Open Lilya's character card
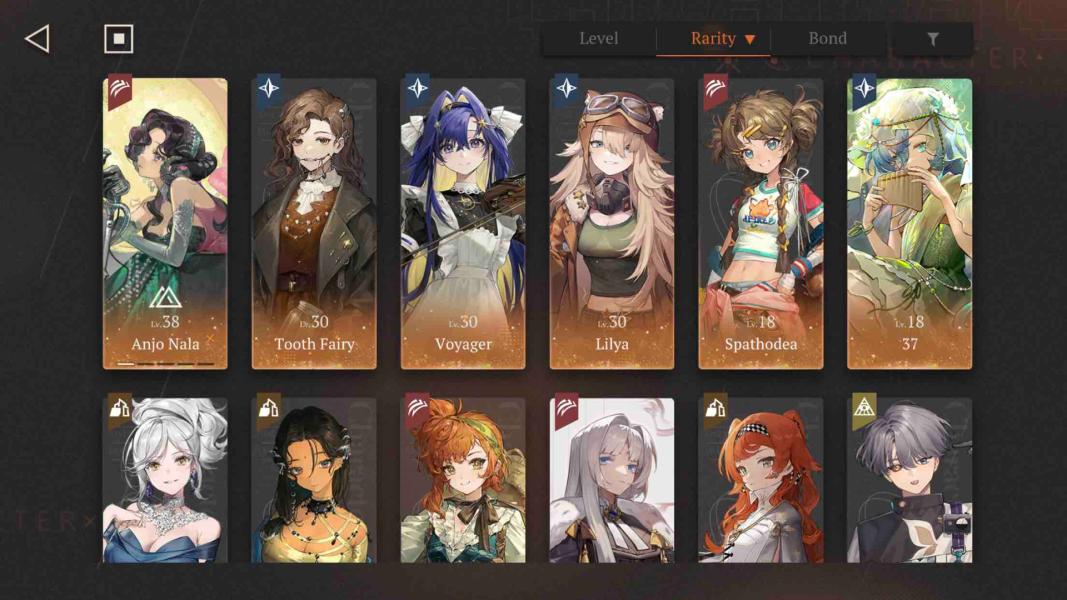 click(612, 223)
